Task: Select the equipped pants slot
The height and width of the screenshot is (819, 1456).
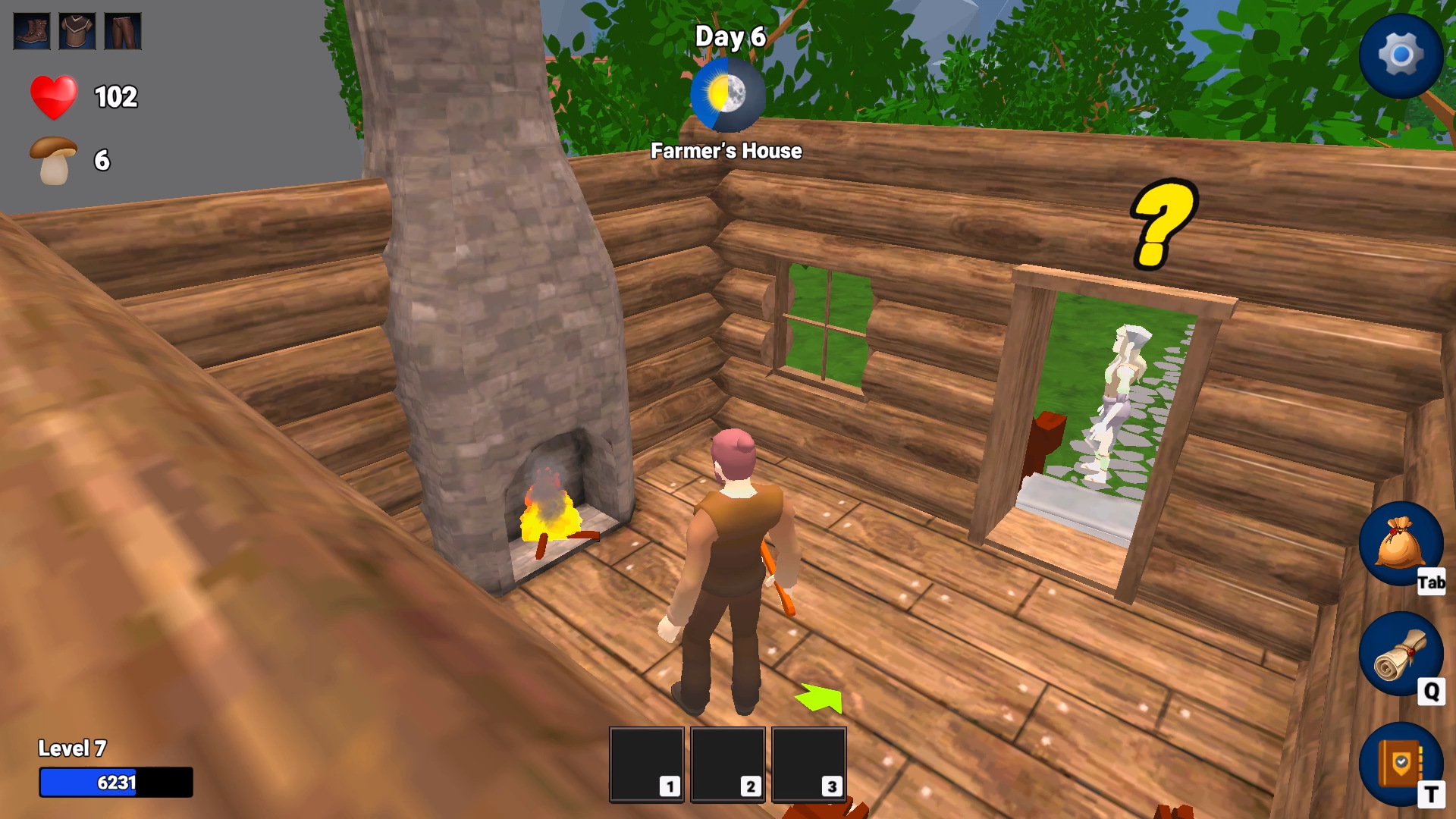Action: click(124, 32)
